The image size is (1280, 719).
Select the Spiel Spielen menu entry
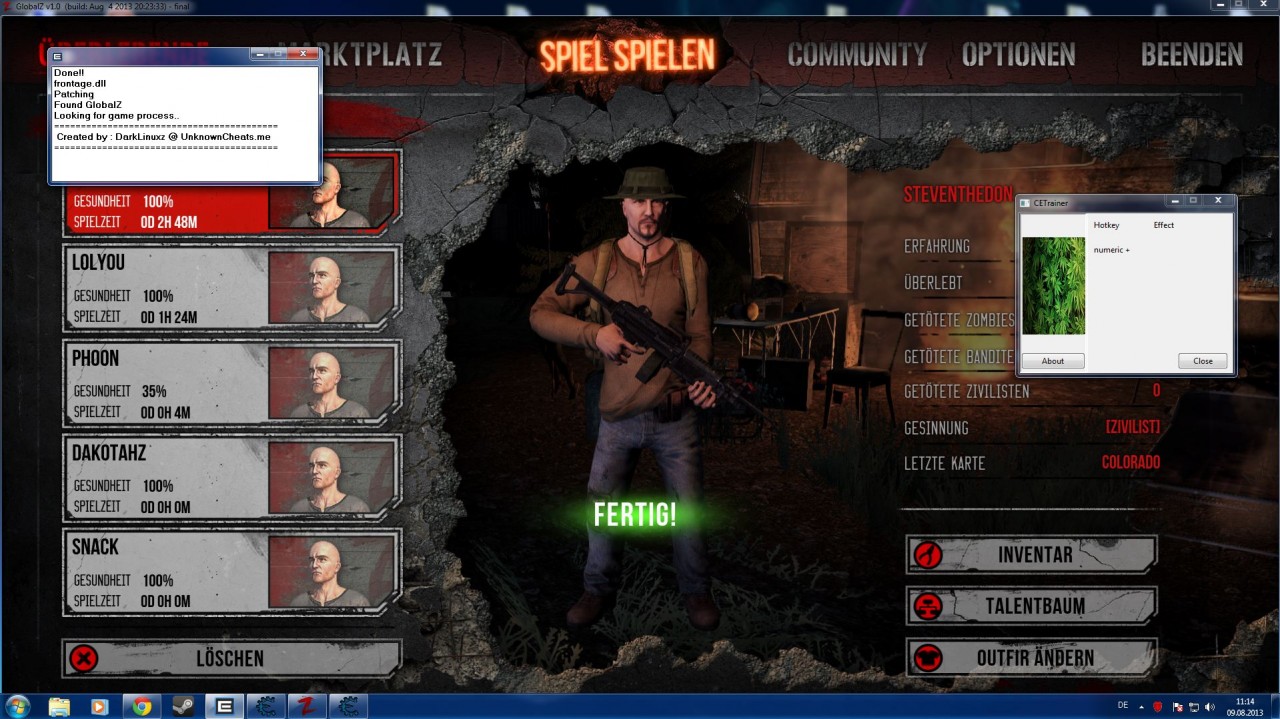pyautogui.click(x=628, y=55)
